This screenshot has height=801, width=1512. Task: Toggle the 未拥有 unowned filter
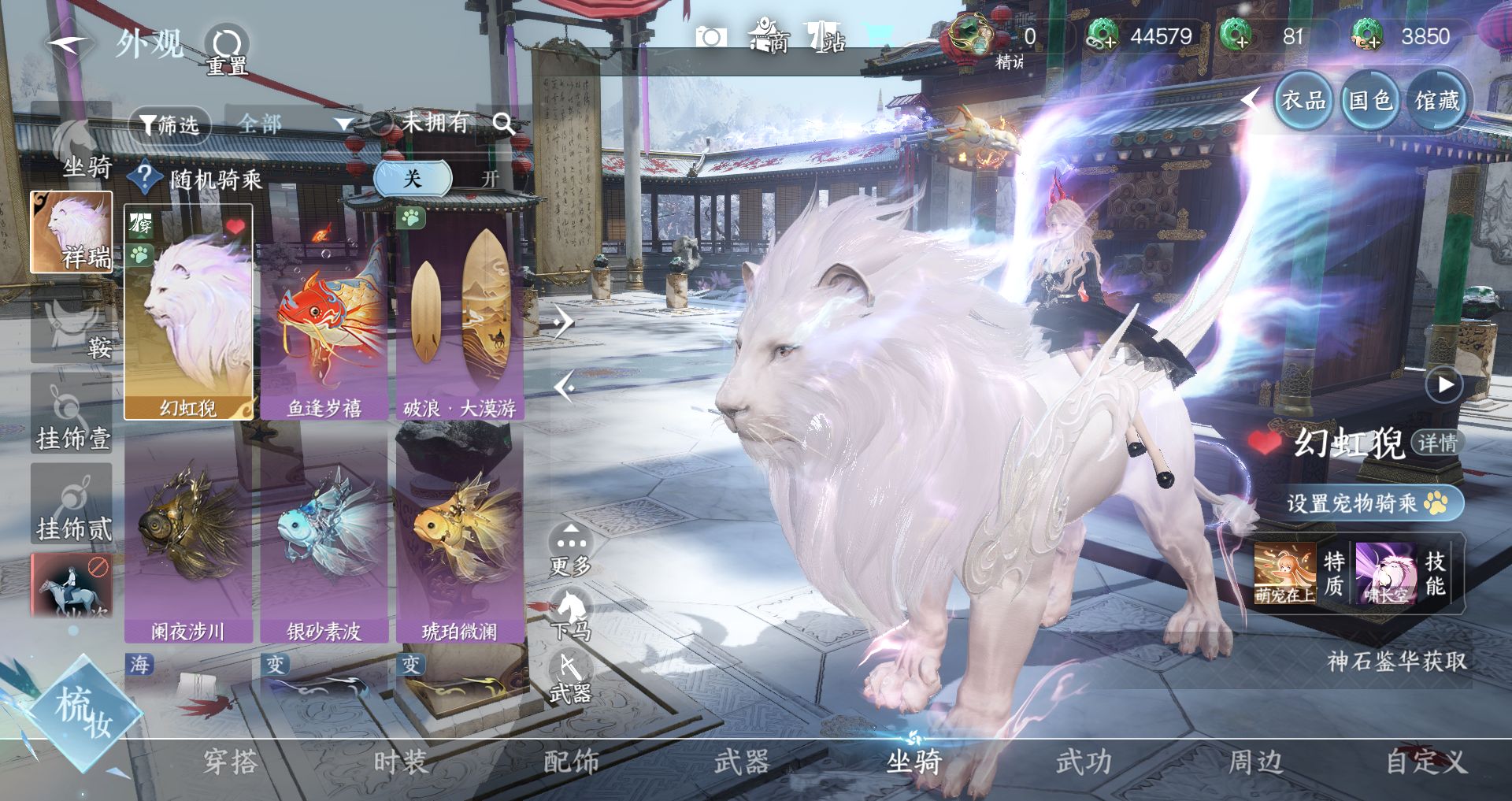(x=422, y=123)
